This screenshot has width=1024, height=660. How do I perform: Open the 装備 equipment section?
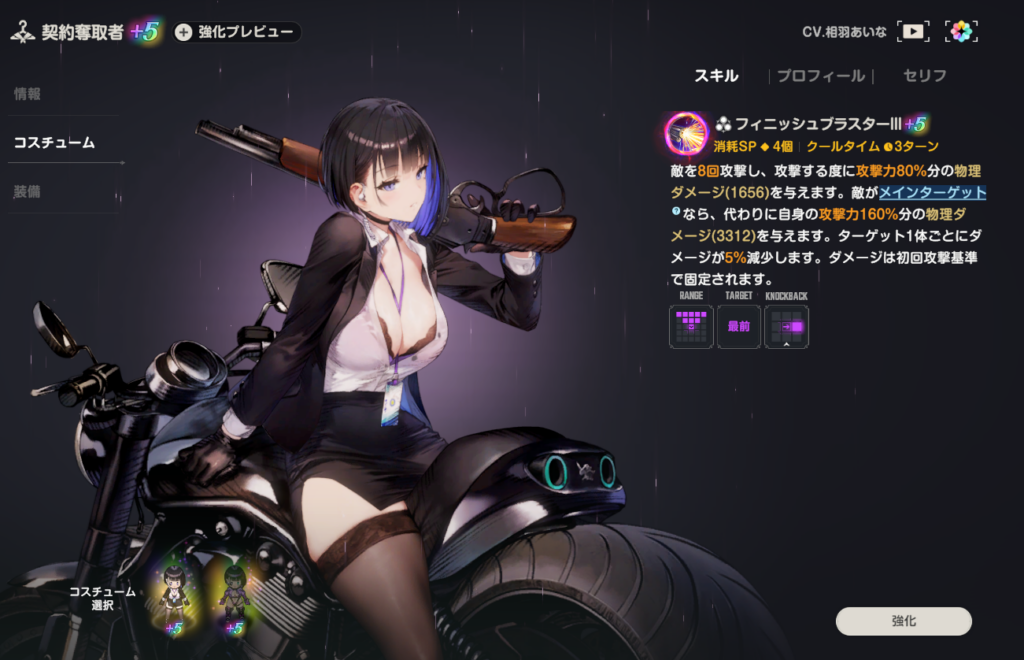click(28, 190)
